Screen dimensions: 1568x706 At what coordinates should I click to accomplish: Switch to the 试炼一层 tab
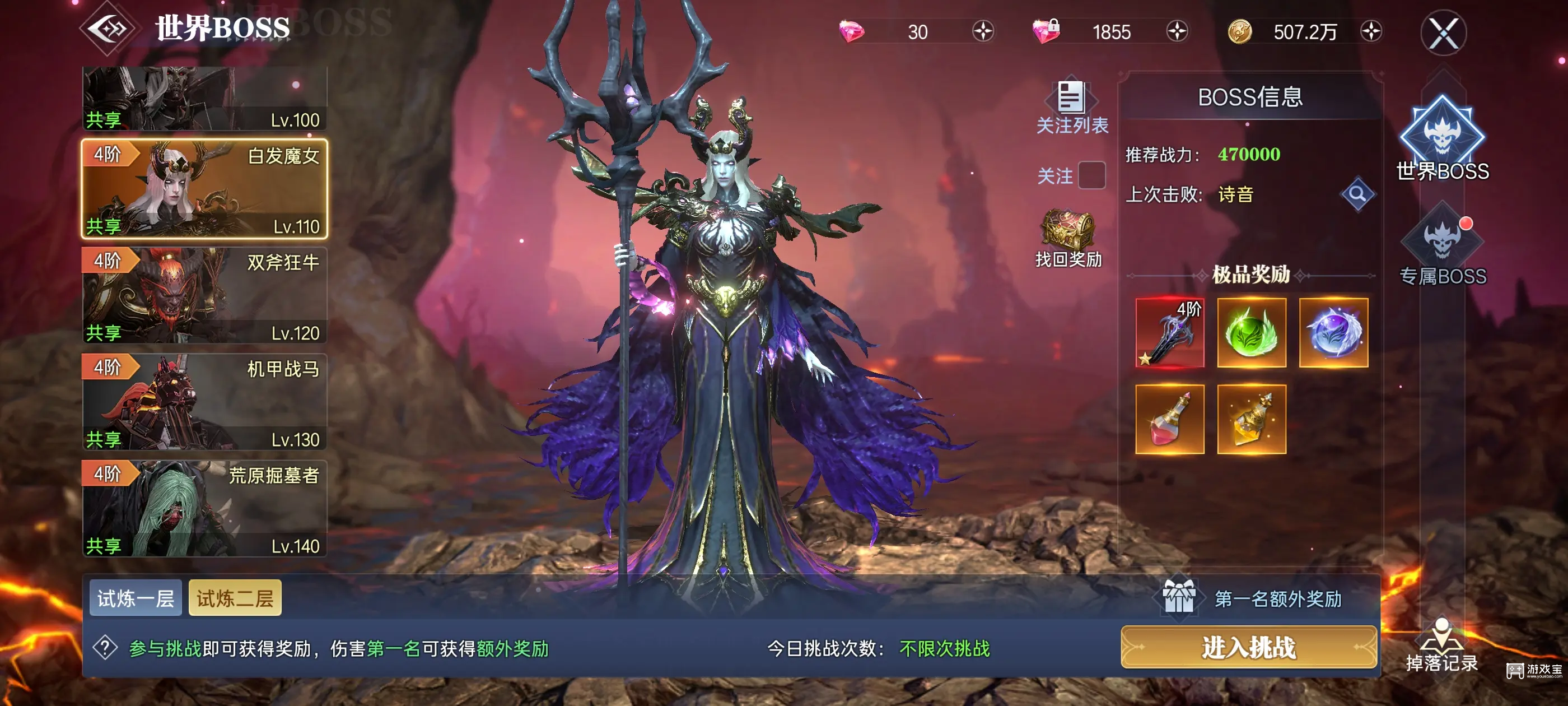[135, 597]
